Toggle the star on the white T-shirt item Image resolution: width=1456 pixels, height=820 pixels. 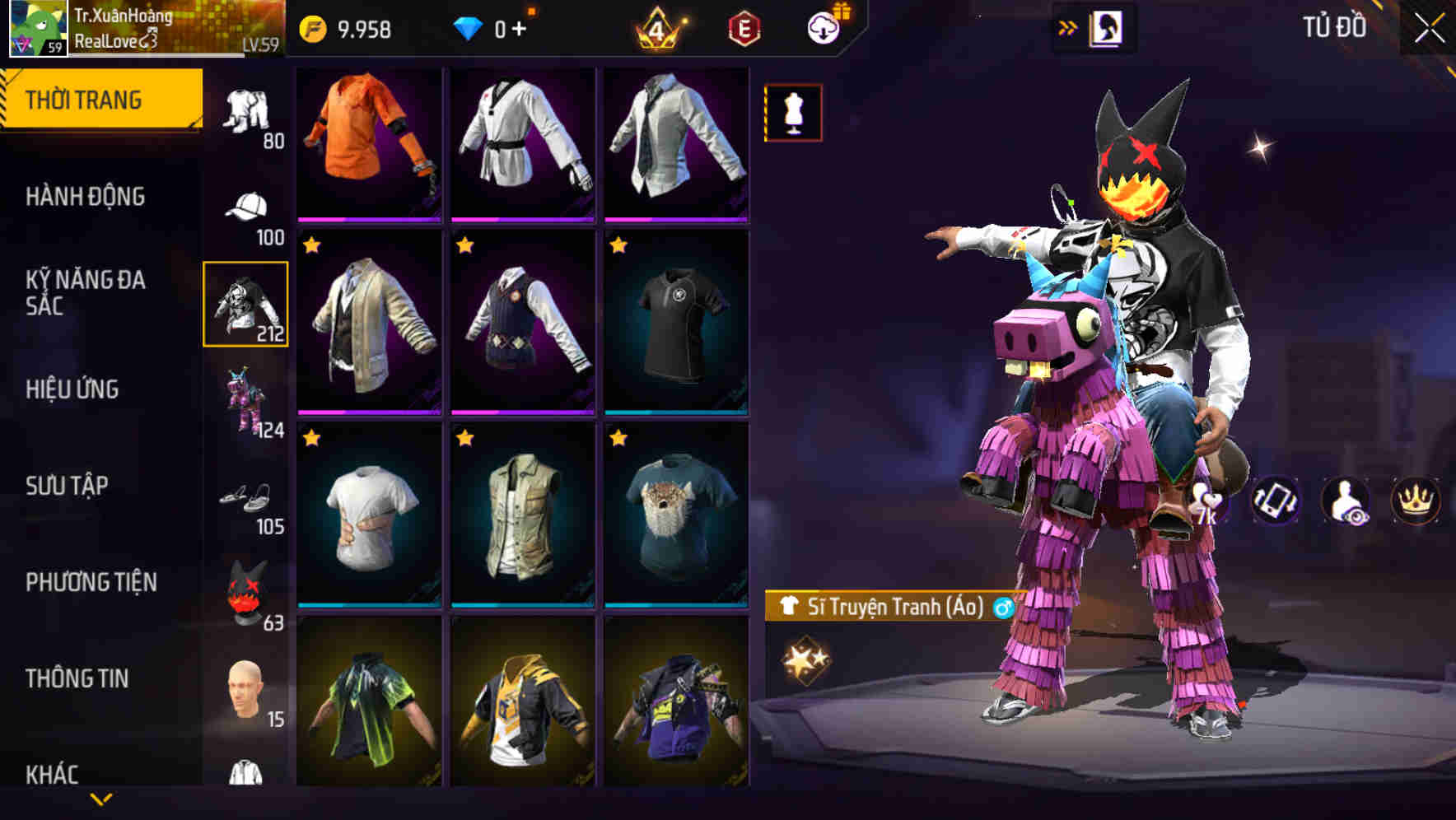click(311, 439)
